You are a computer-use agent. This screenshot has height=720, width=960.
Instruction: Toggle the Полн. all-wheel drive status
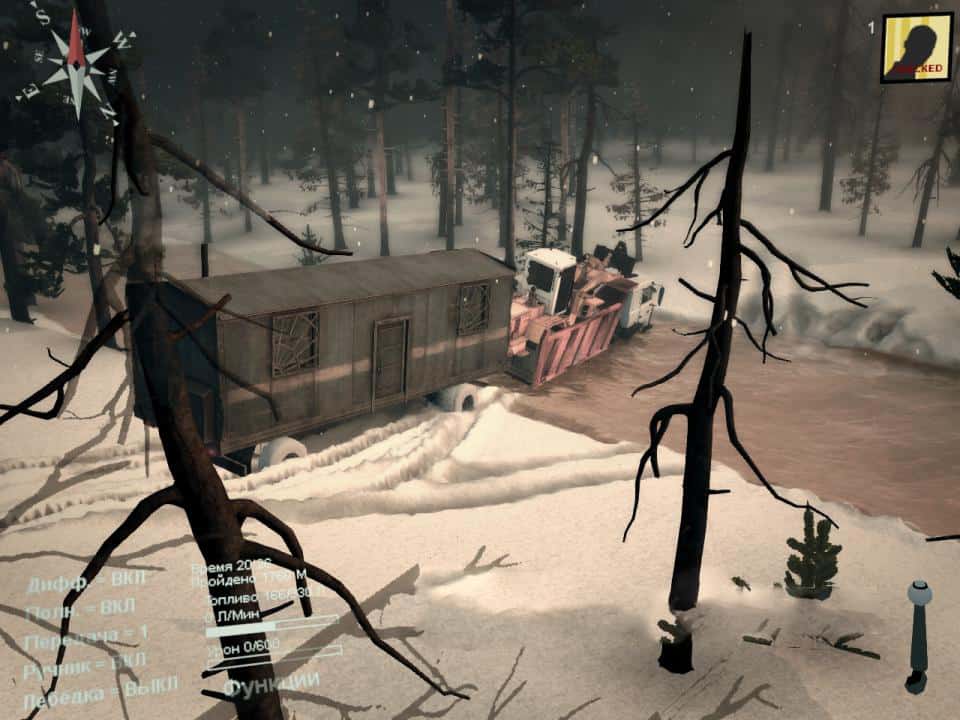point(81,608)
